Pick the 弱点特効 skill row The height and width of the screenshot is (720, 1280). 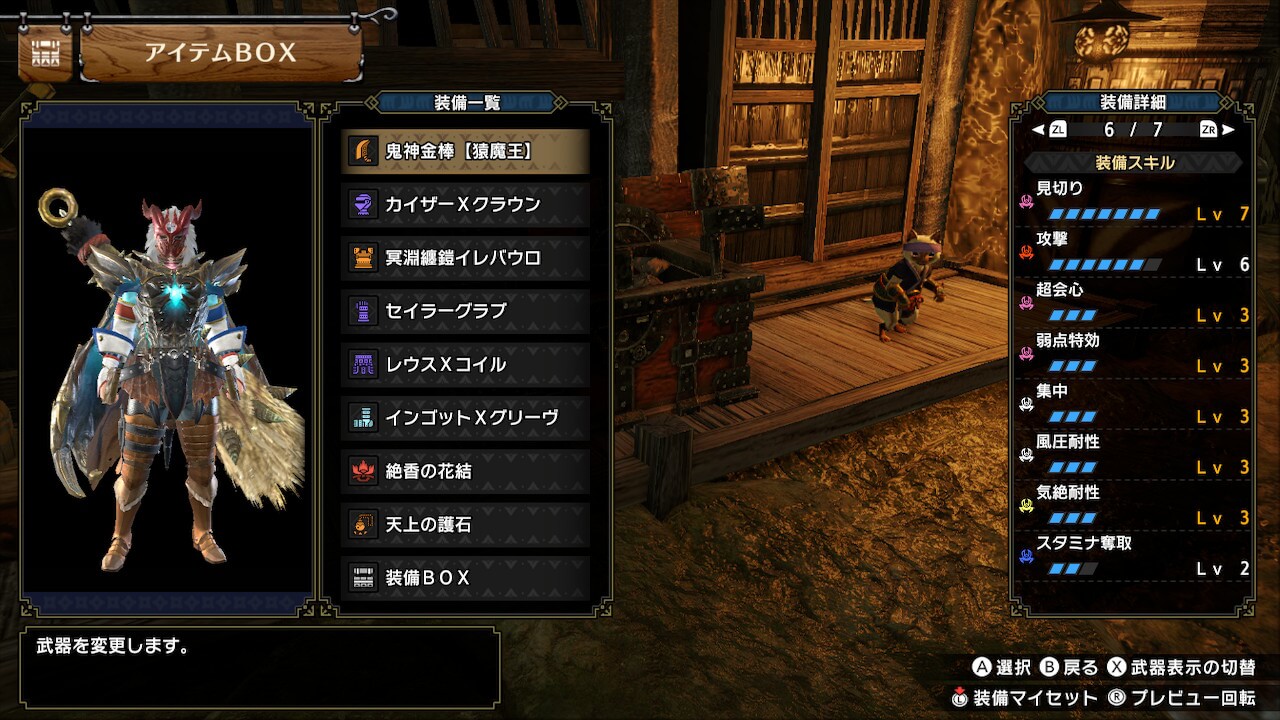pos(1134,354)
